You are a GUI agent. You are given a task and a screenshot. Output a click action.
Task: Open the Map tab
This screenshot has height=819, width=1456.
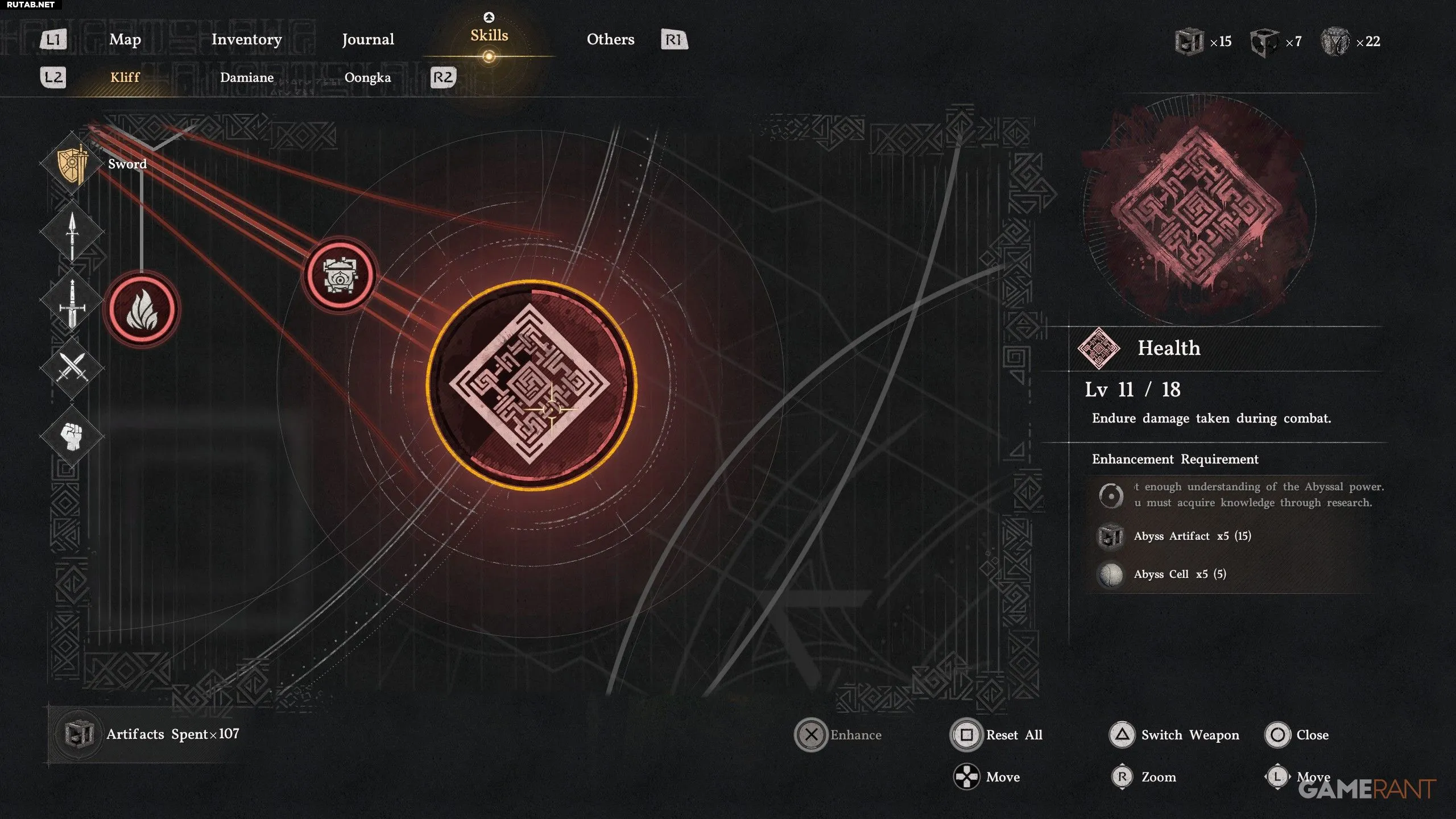125,39
